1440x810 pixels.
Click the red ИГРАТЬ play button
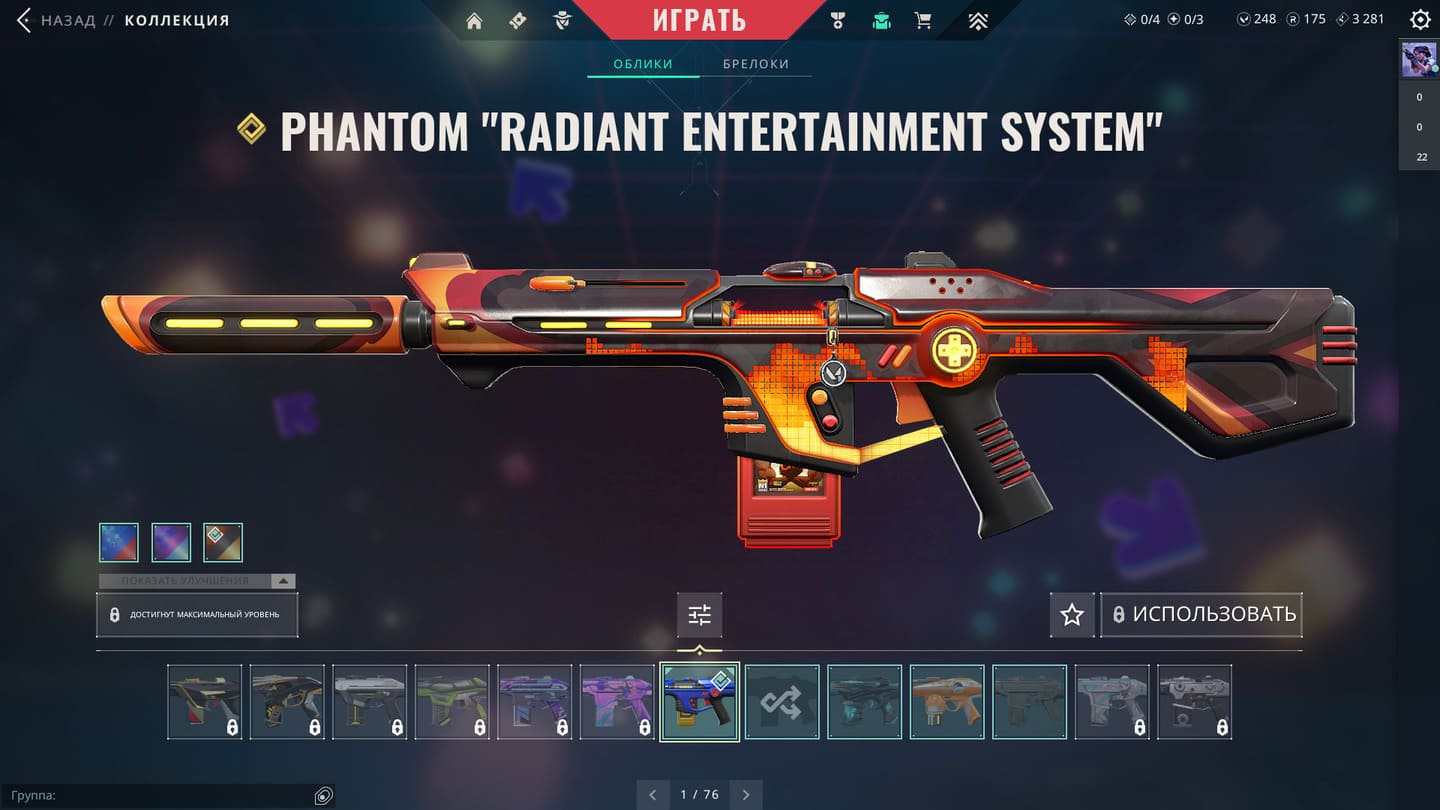(x=700, y=20)
